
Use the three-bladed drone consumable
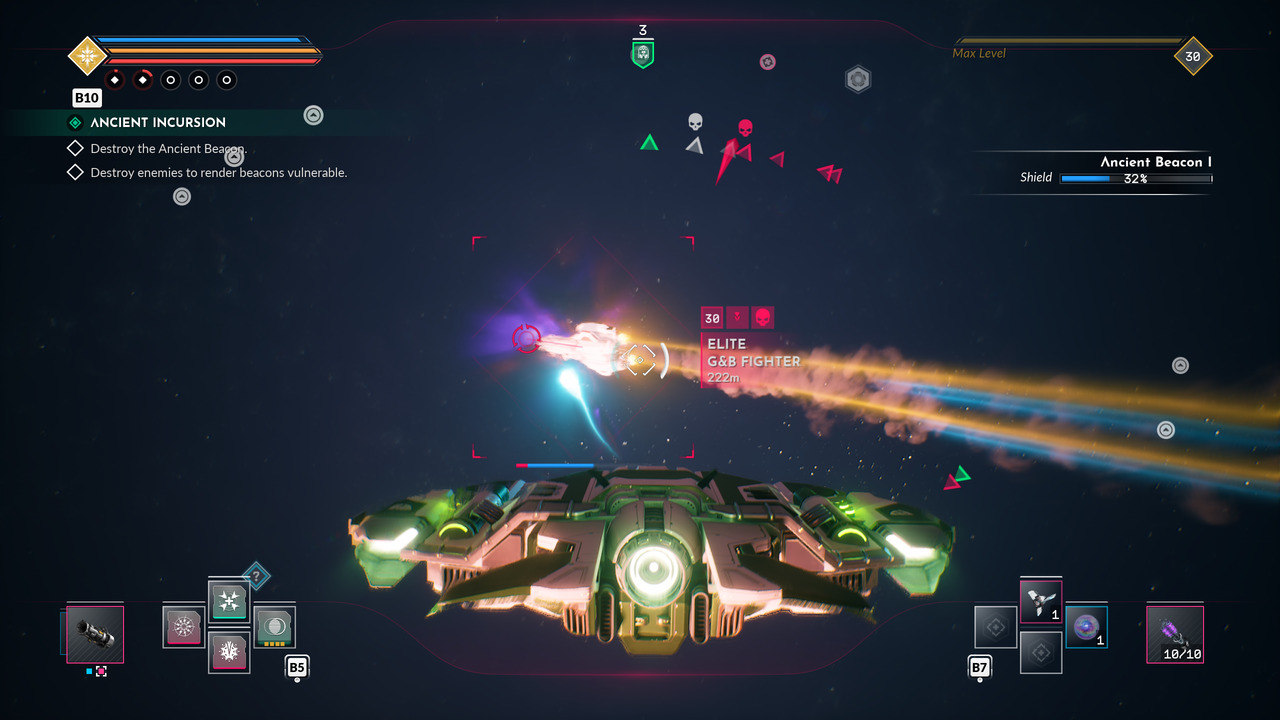1041,602
